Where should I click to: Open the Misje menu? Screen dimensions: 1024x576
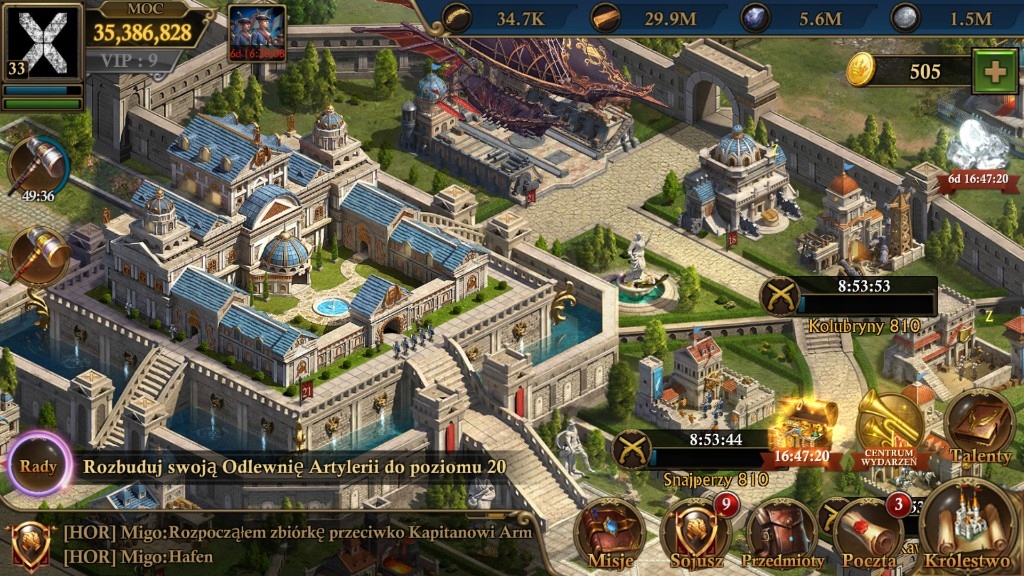click(611, 533)
